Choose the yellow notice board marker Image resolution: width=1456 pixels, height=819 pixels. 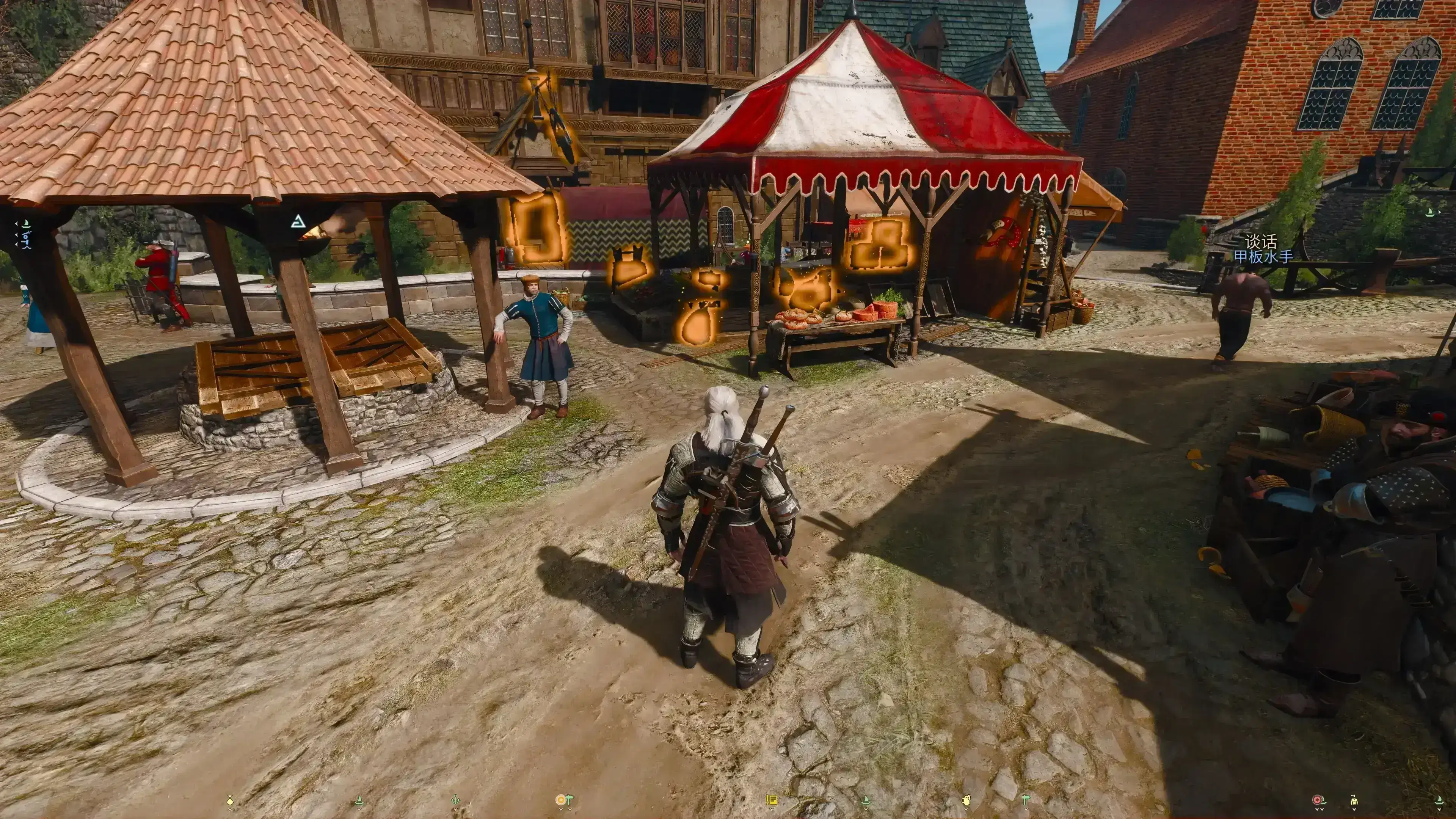(771, 800)
